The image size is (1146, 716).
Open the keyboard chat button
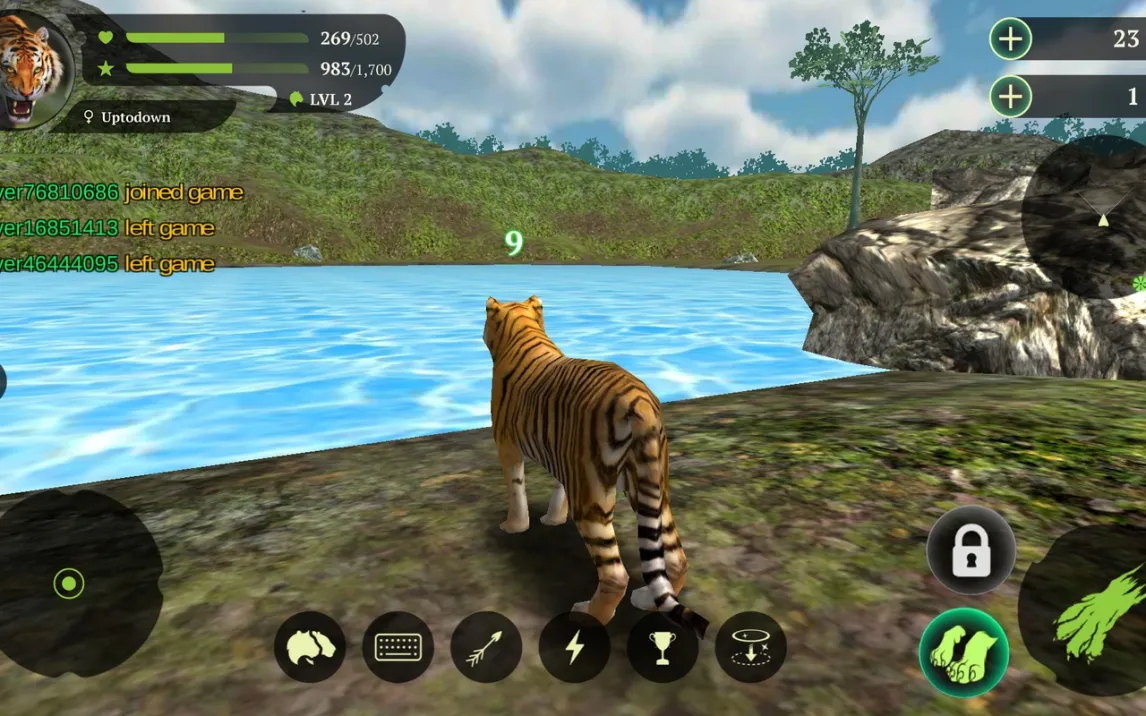pos(398,647)
